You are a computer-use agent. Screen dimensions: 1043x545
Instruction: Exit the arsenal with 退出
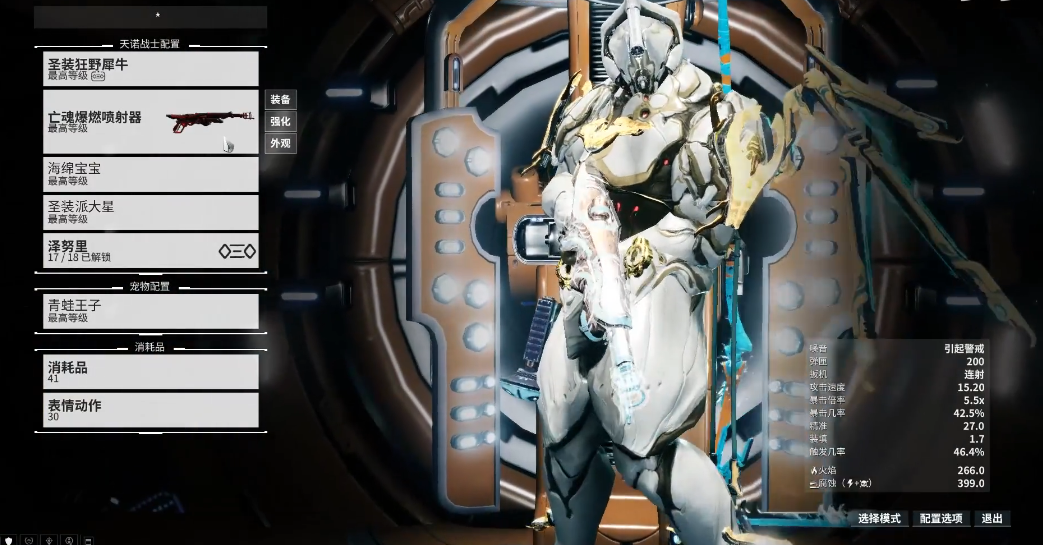click(992, 519)
